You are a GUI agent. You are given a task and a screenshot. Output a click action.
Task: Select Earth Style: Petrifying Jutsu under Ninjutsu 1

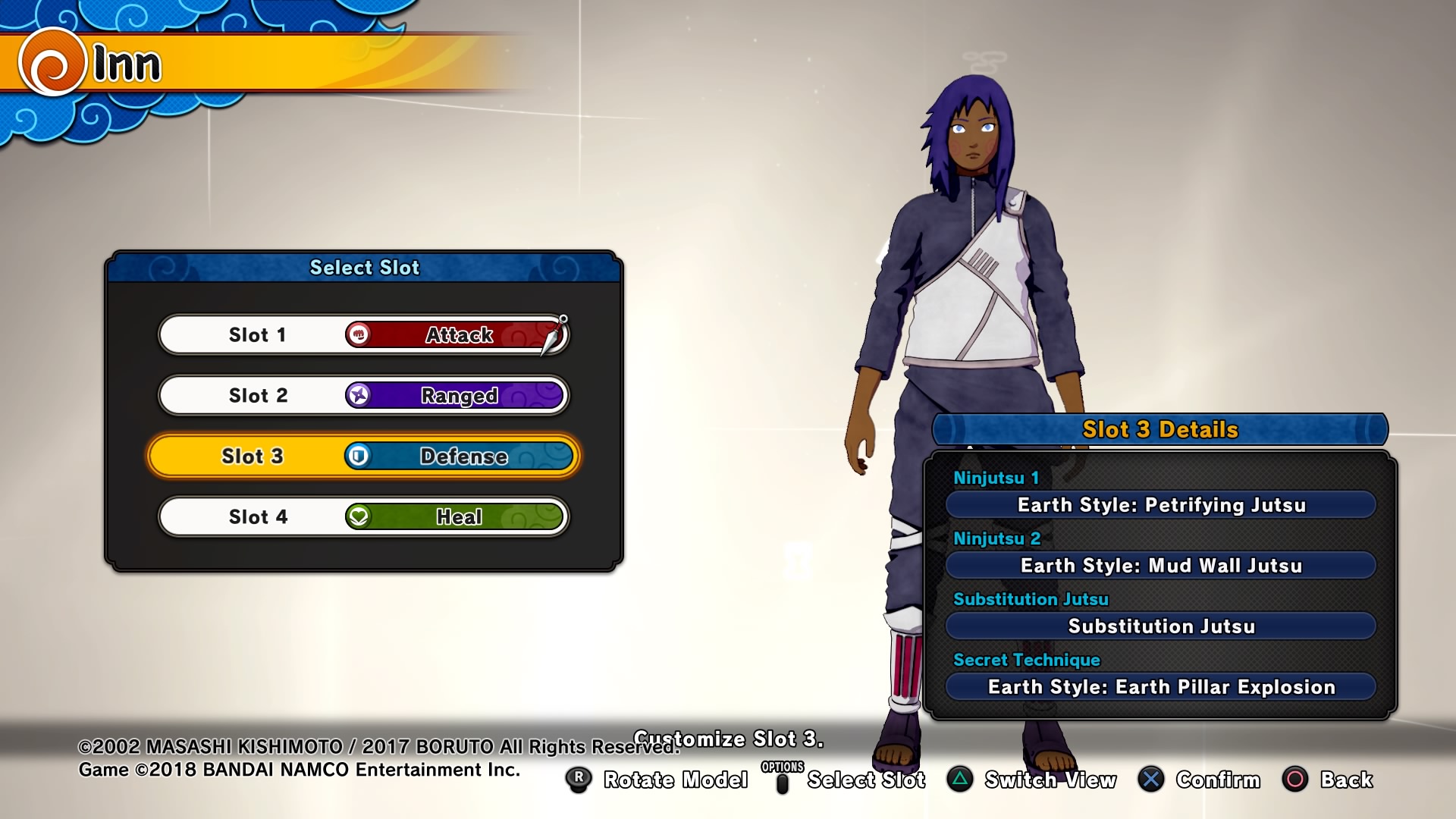[x=1160, y=505]
